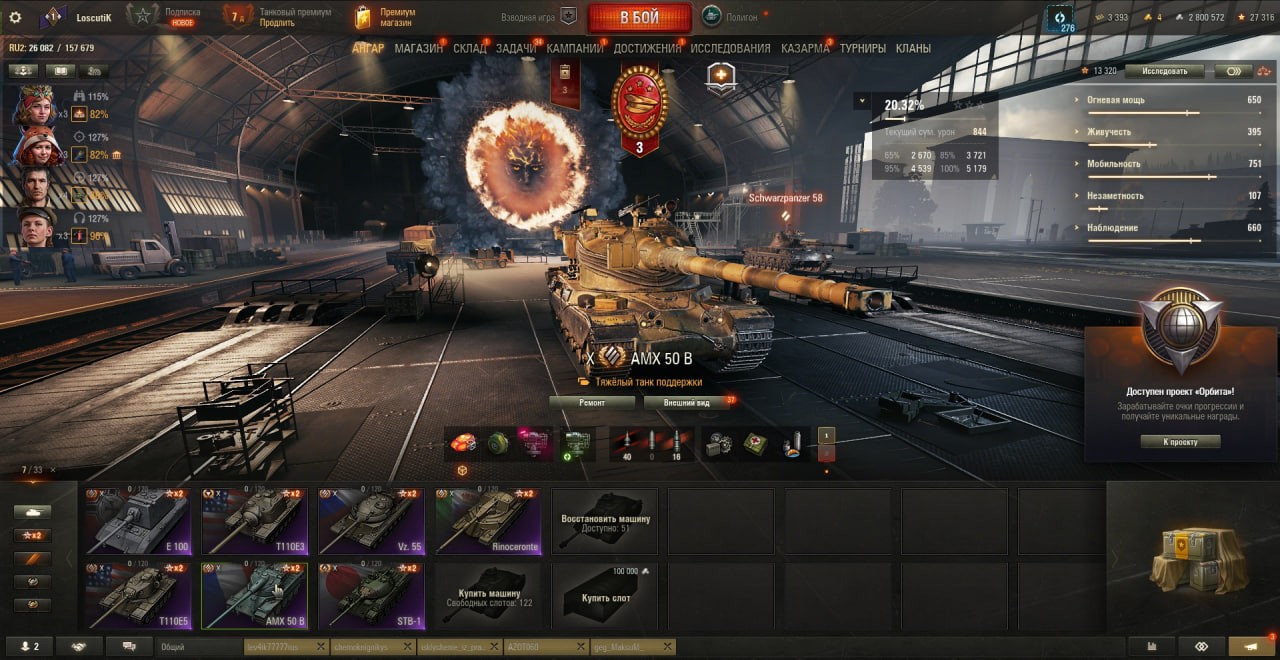1280x660 pixels.
Task: Choose the T110E3 tank card
Action: pyautogui.click(x=254, y=521)
